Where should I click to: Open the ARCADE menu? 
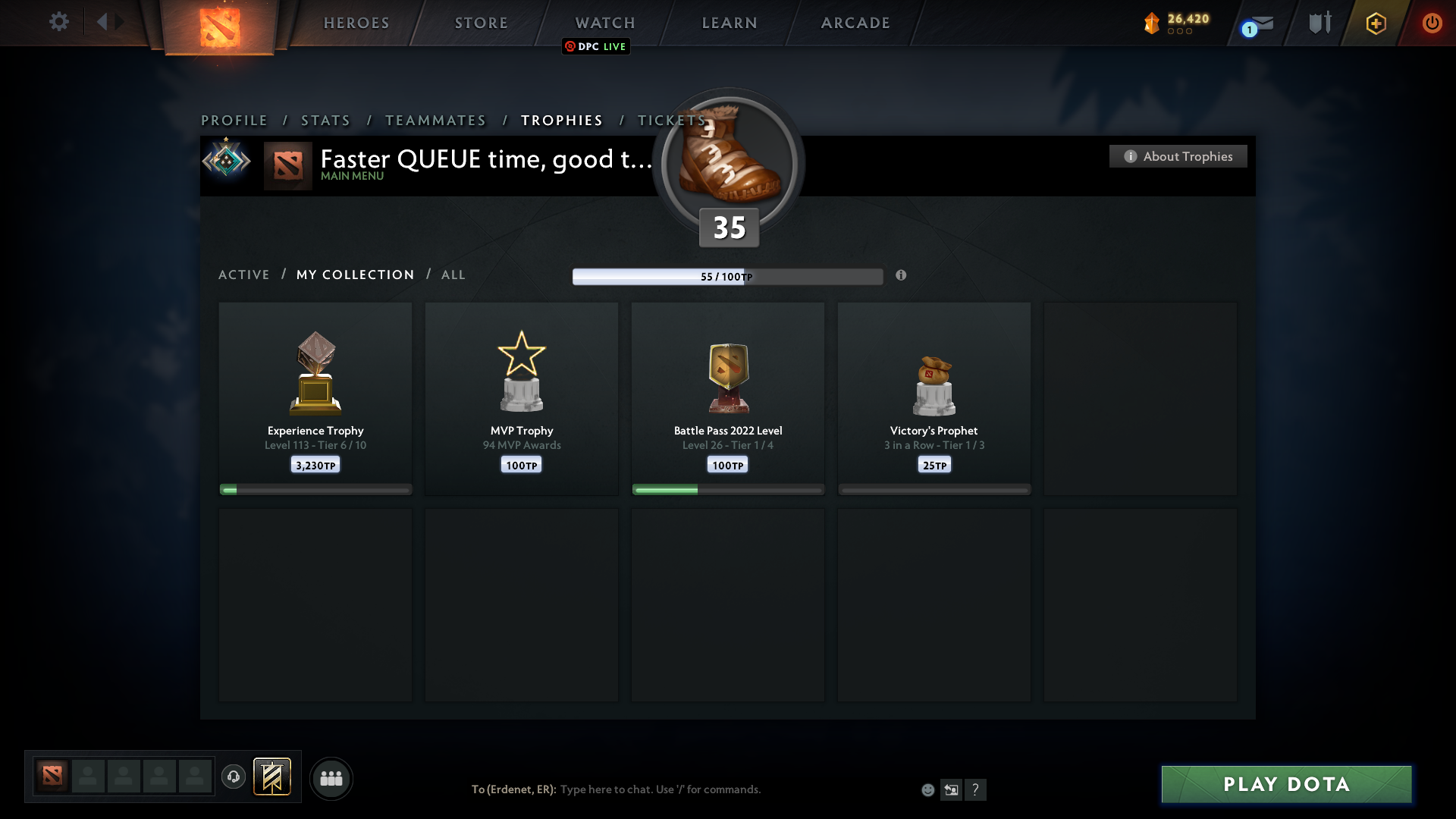(x=855, y=23)
